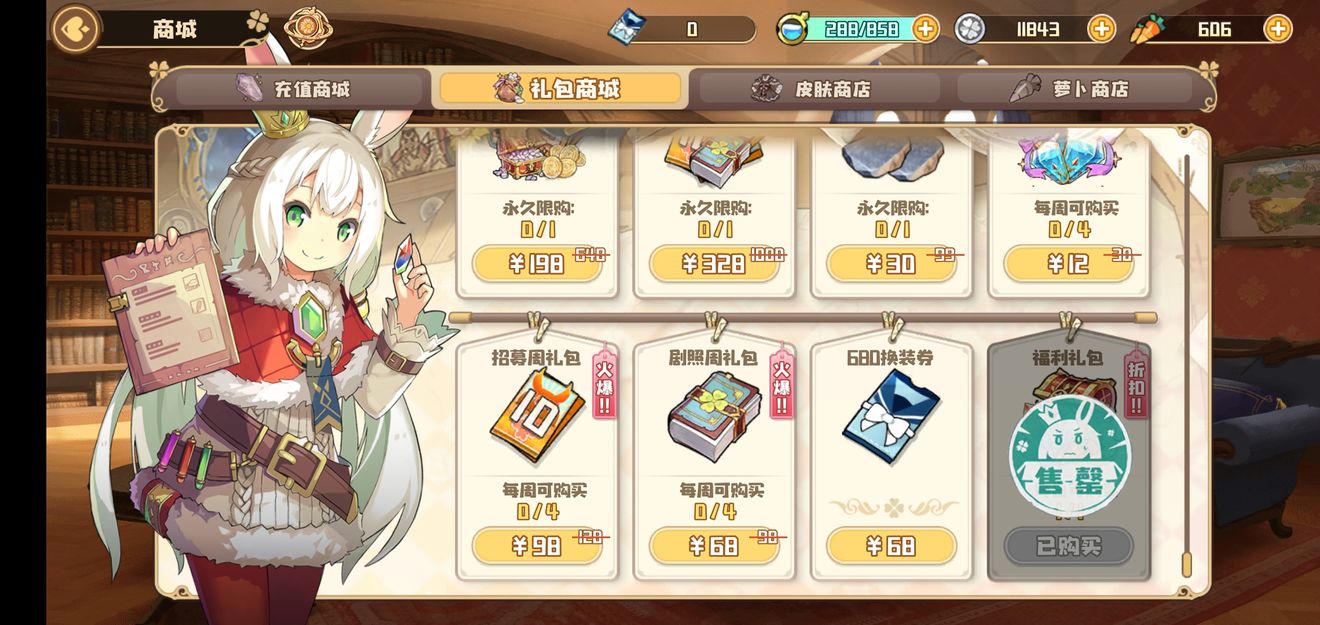This screenshot has width=1320, height=625.
Task: Buy 招募周礼包 for ¥98
Action: [537, 546]
